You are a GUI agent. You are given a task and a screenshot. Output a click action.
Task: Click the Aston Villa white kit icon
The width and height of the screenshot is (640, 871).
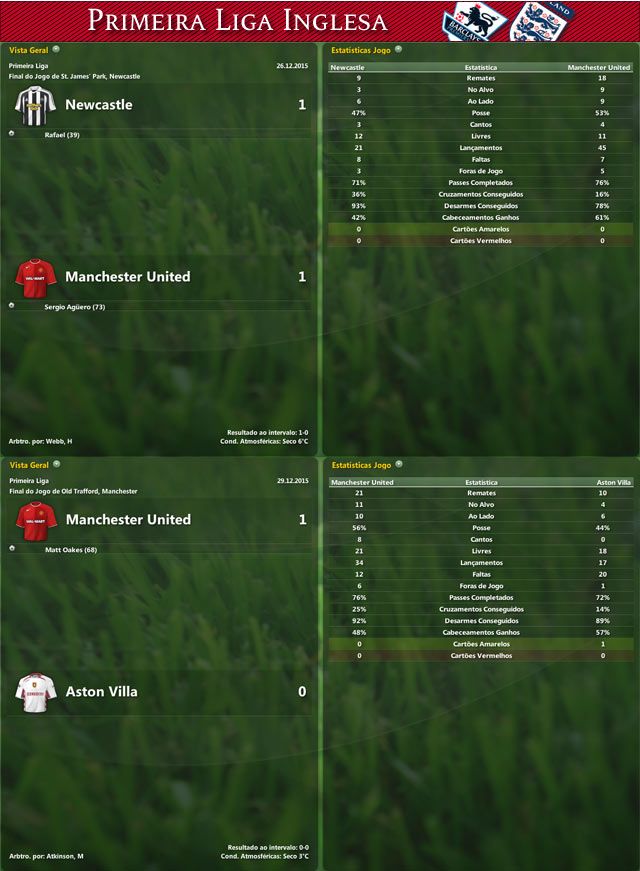pos(35,692)
